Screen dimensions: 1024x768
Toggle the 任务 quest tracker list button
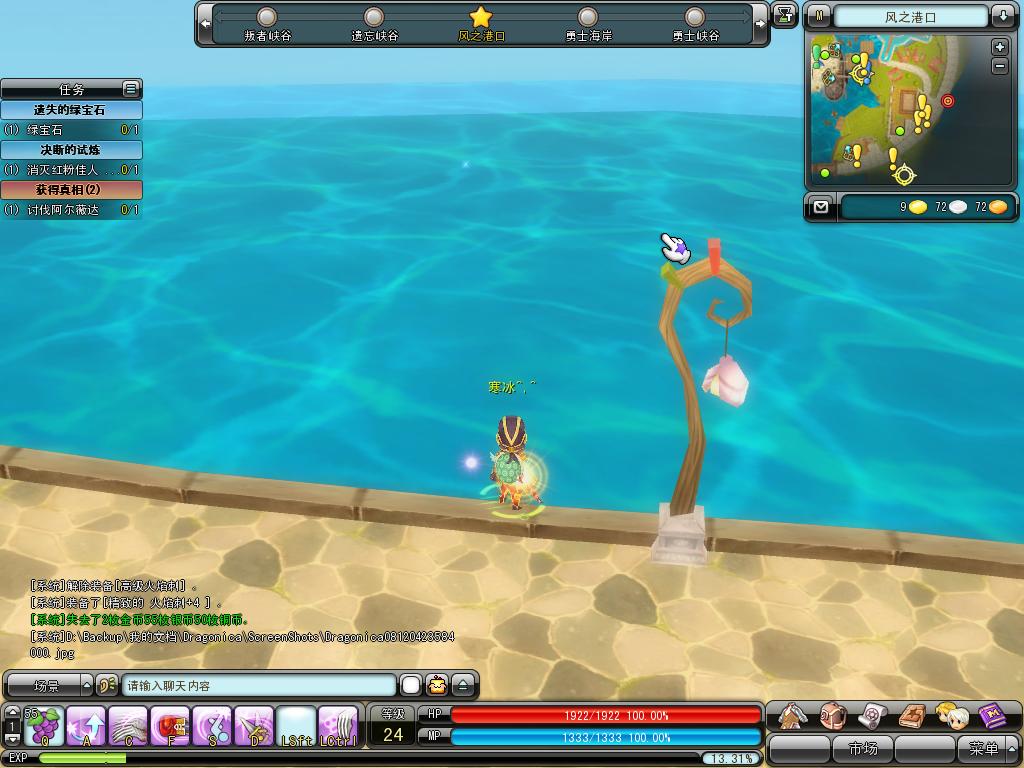point(130,89)
